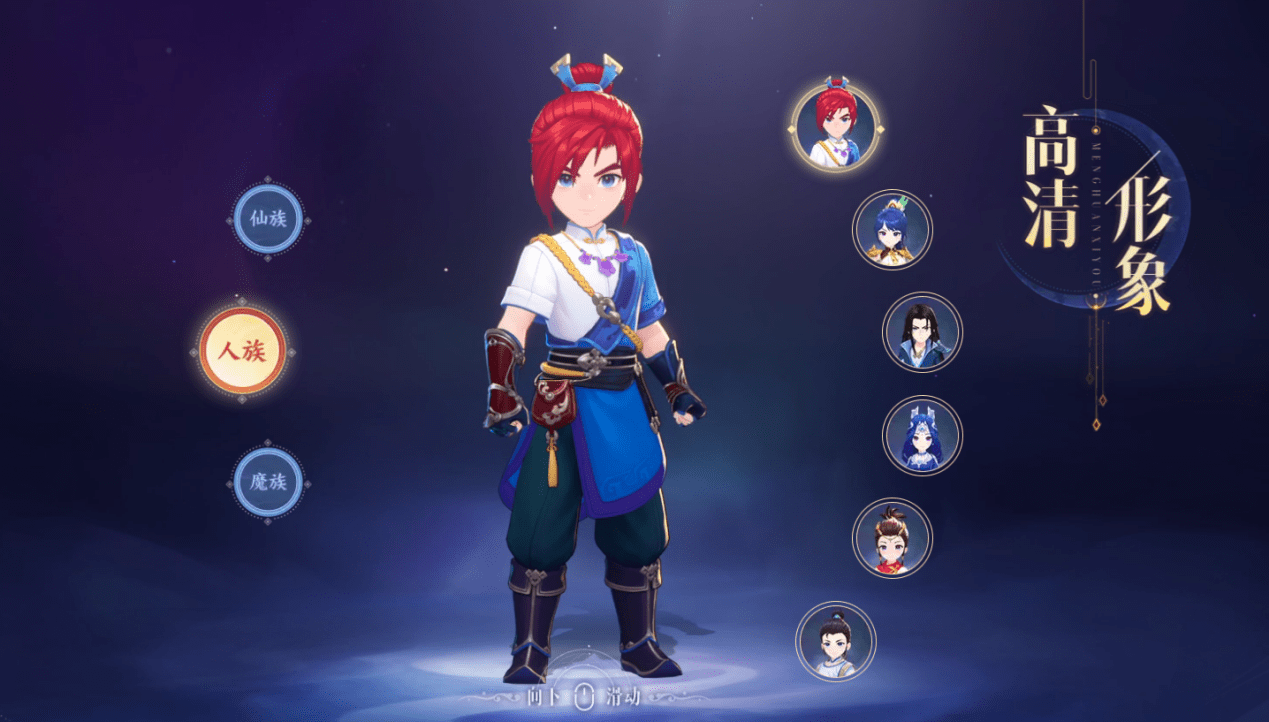Select the long blue-haired woman with silver crown
This screenshot has width=1269, height=722.
point(922,436)
